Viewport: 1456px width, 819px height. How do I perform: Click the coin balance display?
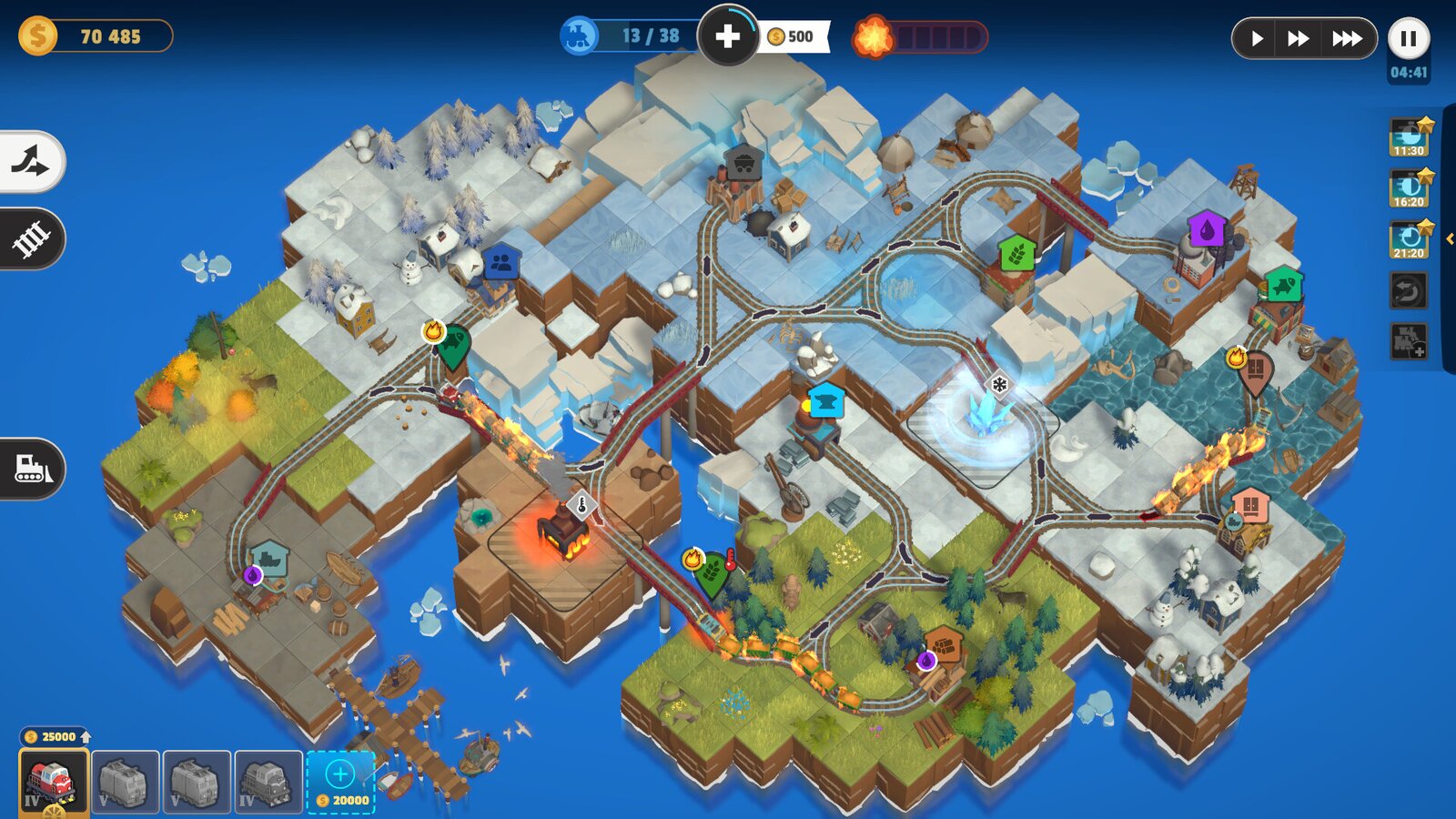(x=91, y=36)
